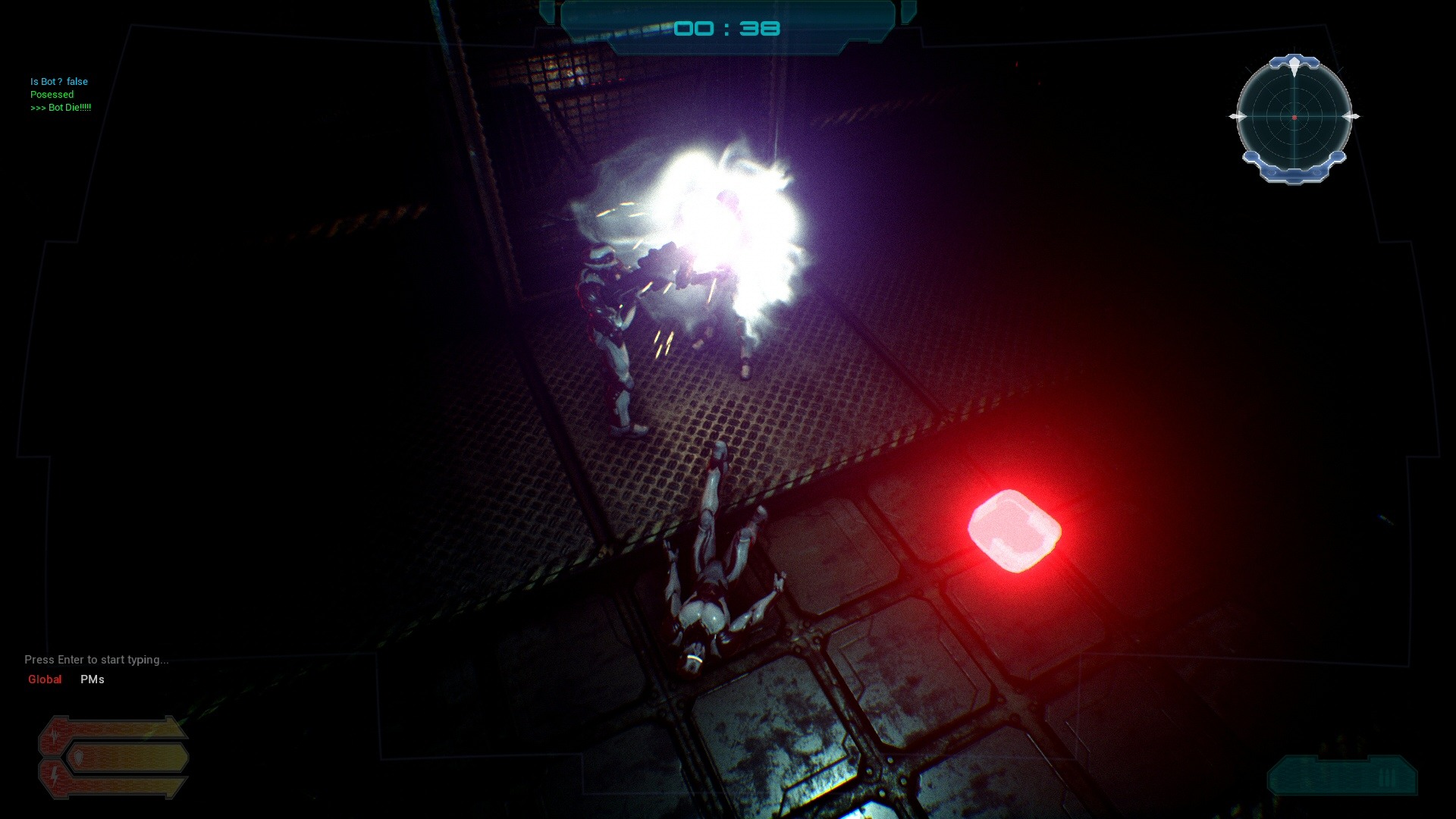Click the east pointer on the minimap
Image resolution: width=1456 pixels, height=819 pixels.
(1354, 117)
